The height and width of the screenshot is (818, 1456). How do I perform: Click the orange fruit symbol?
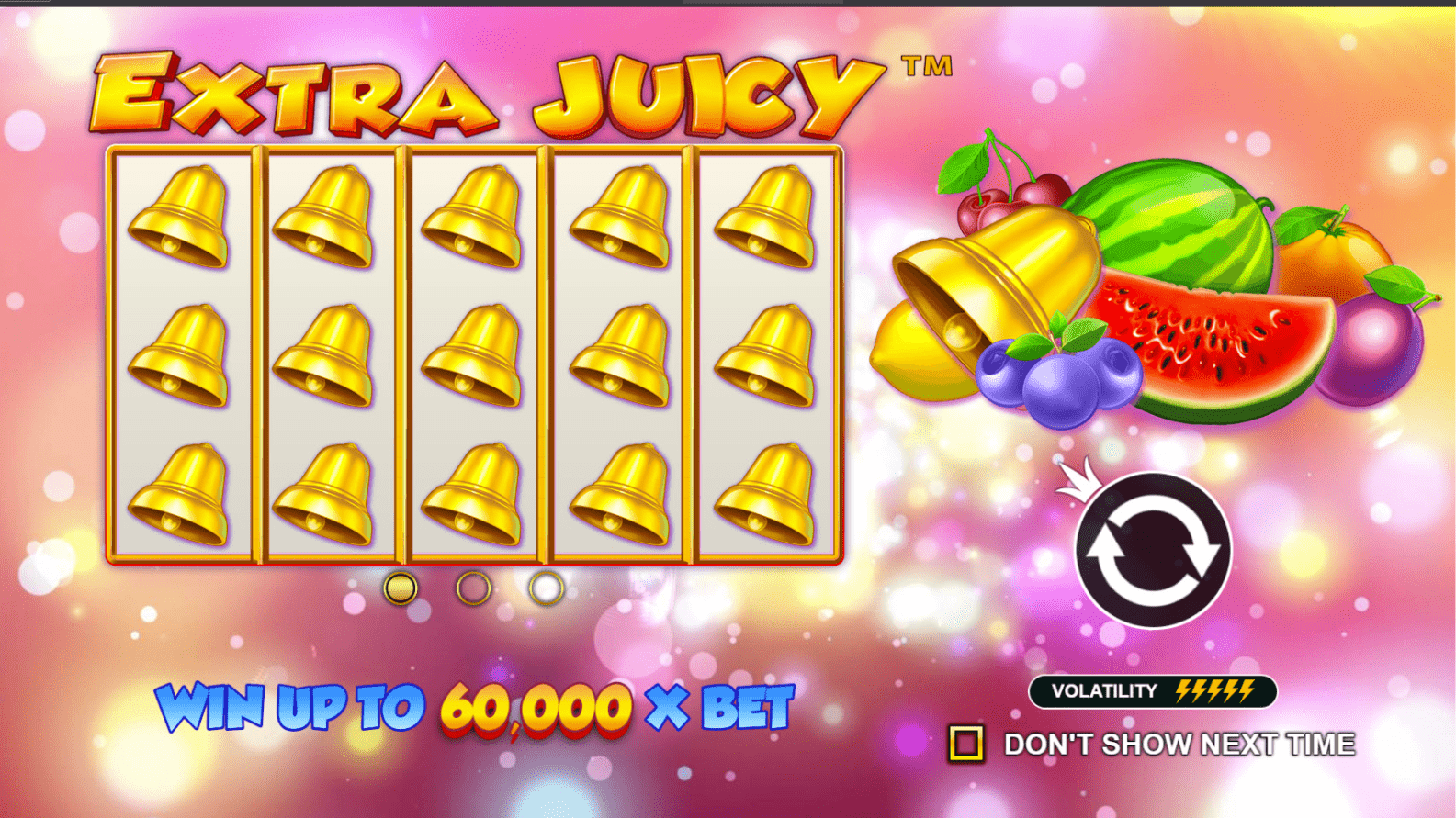coord(1332,257)
